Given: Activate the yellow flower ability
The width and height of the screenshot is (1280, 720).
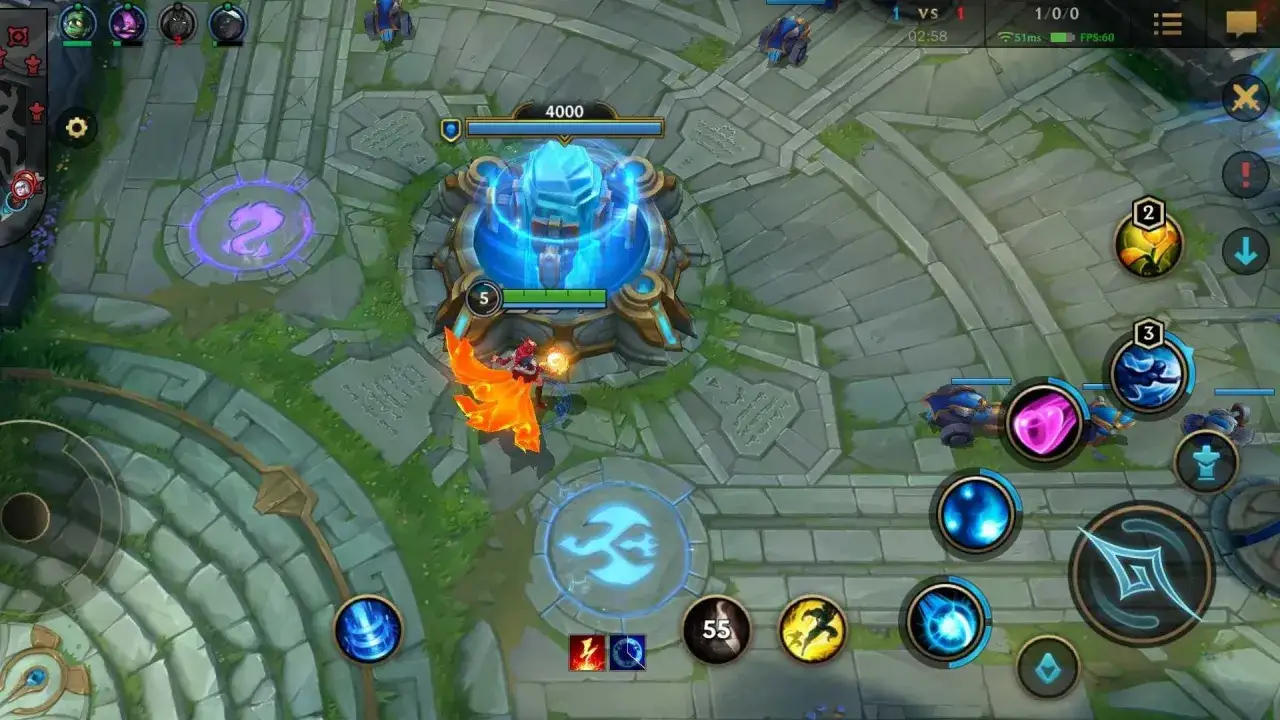Looking at the screenshot, I should pos(1149,245).
